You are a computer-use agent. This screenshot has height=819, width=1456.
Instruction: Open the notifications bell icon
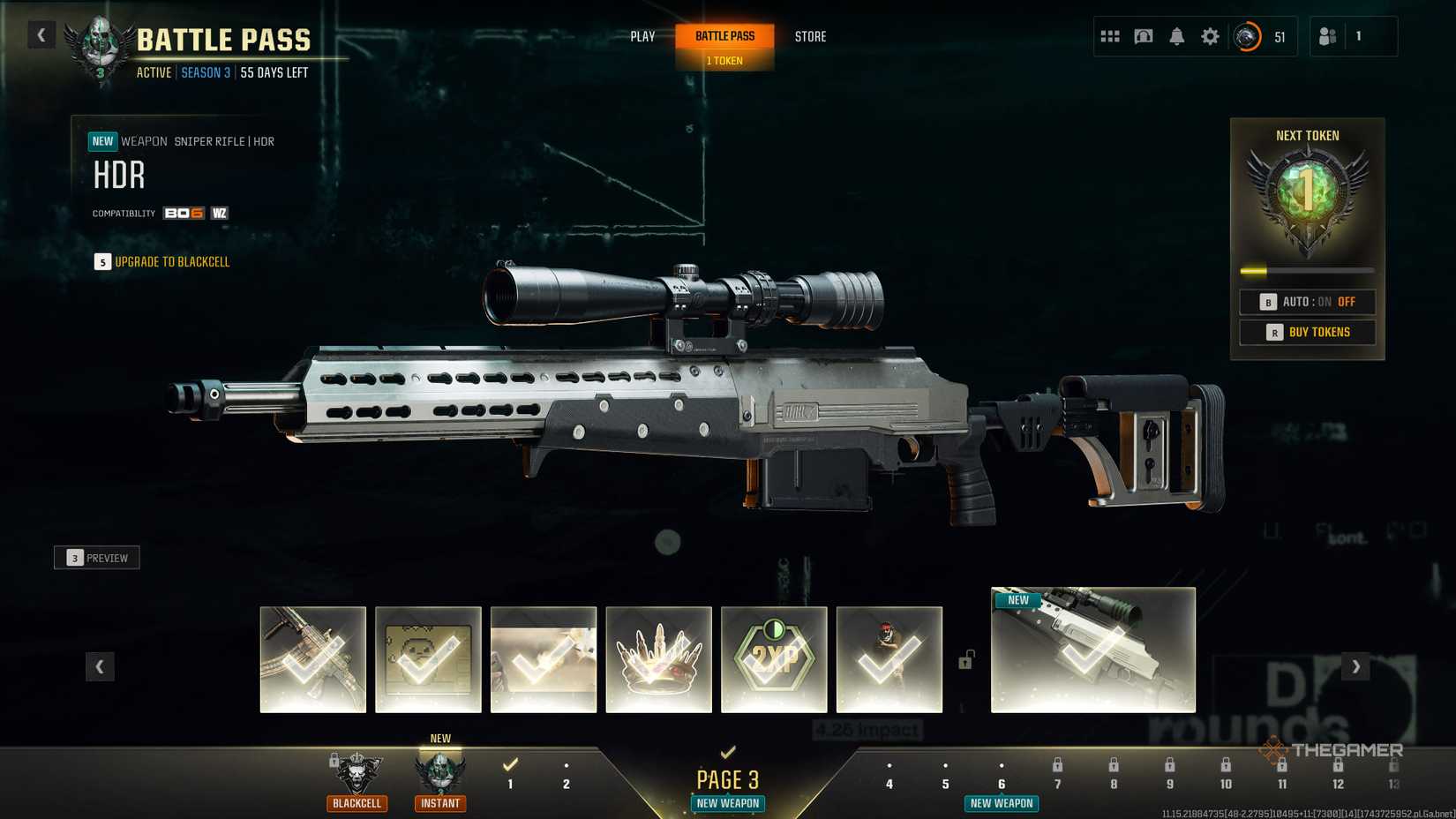click(1176, 36)
